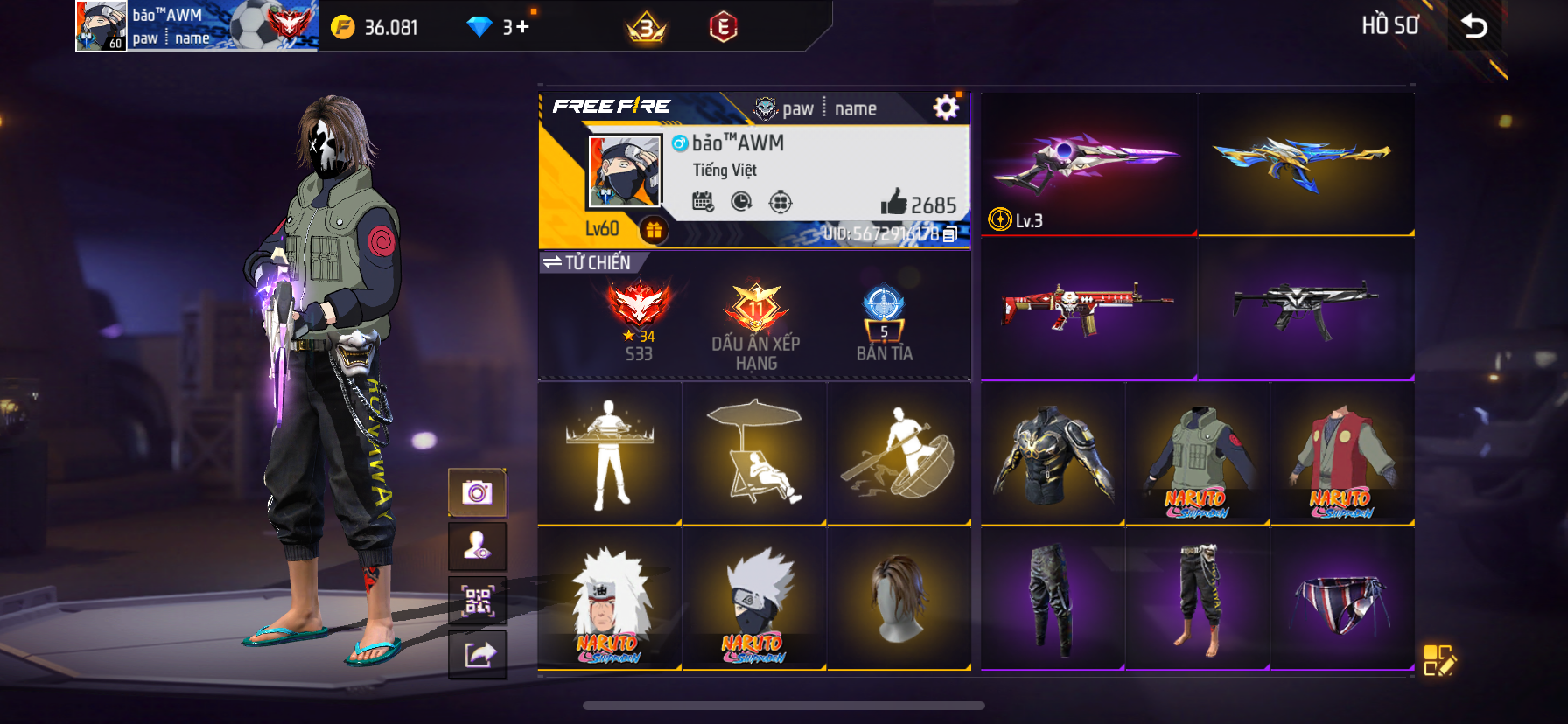Add diamonds with the plus button
This screenshot has height=724, width=1568.
coord(522,27)
